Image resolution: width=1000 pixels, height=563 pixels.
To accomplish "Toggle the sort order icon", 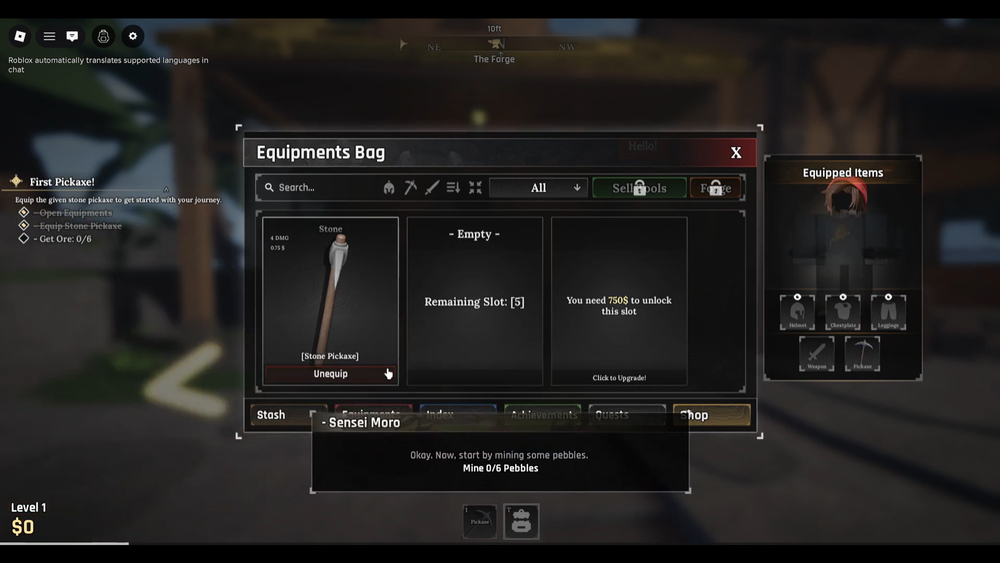I will pyautogui.click(x=453, y=187).
